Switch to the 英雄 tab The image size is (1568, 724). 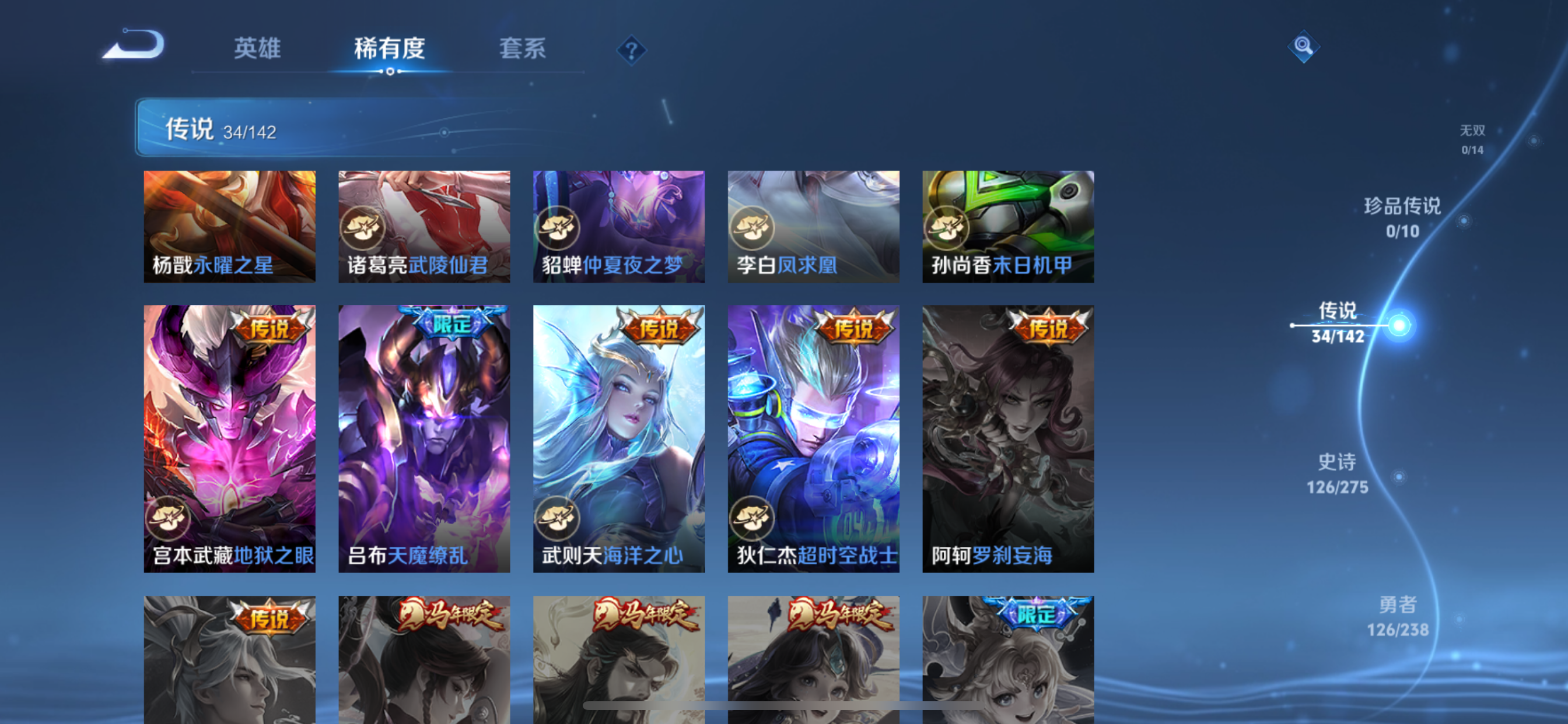point(256,48)
